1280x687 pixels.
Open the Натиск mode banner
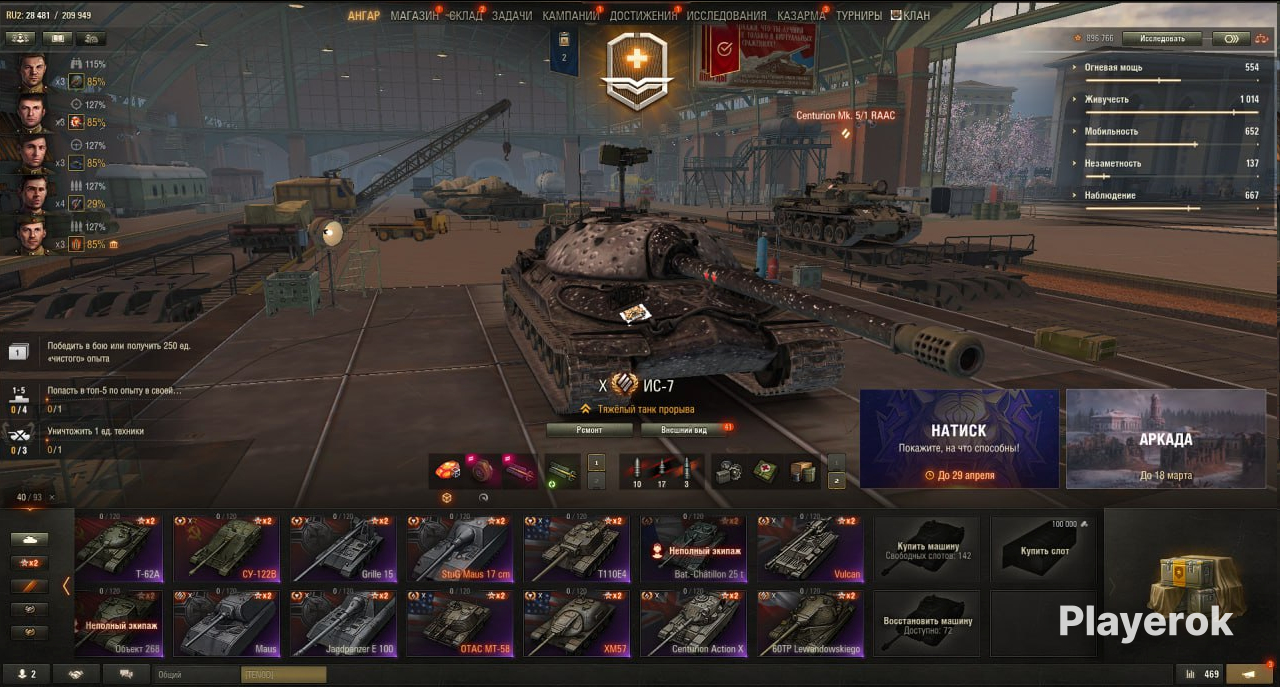(x=959, y=438)
